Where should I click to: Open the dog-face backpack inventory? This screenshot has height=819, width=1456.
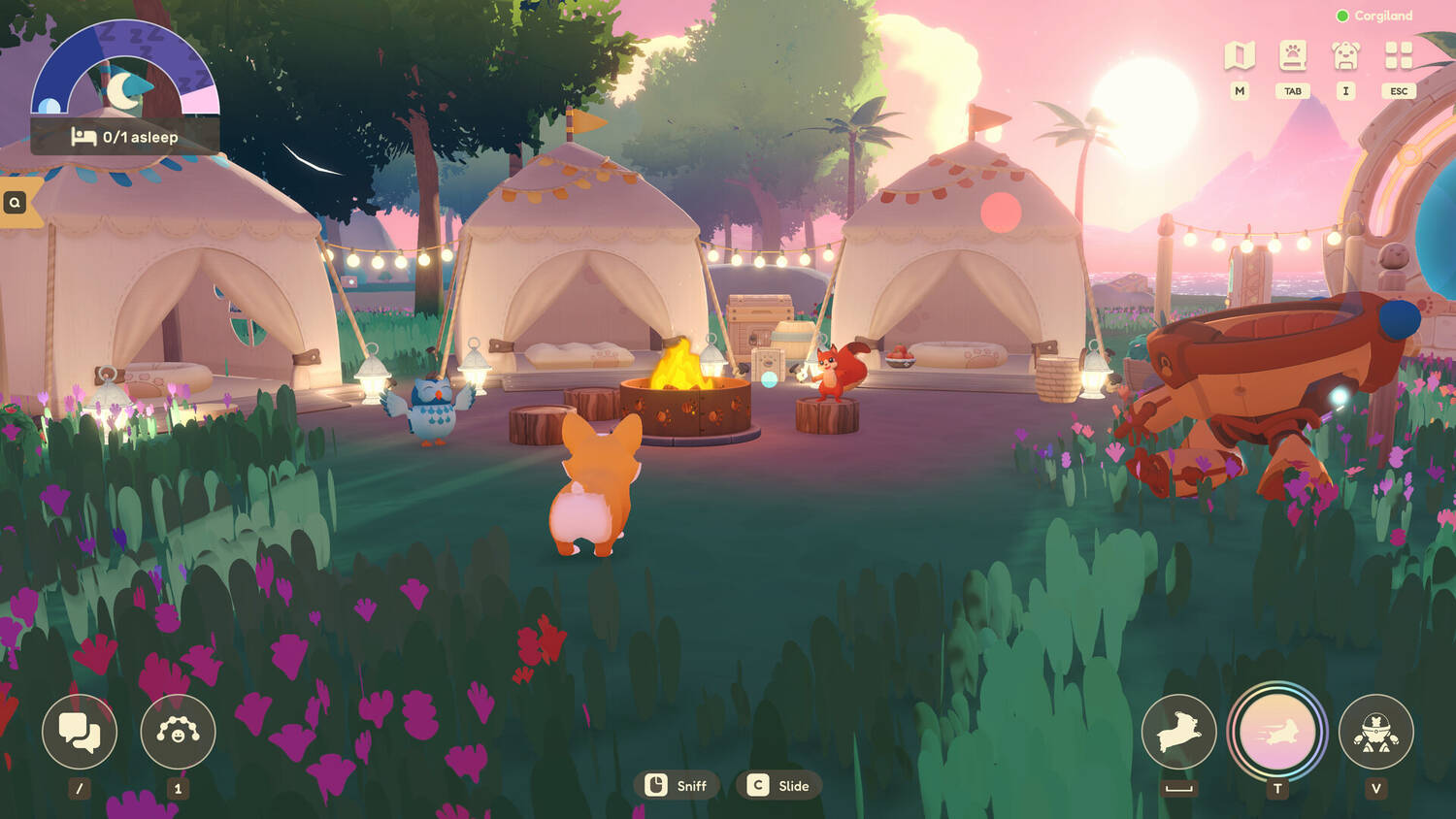click(x=1345, y=55)
